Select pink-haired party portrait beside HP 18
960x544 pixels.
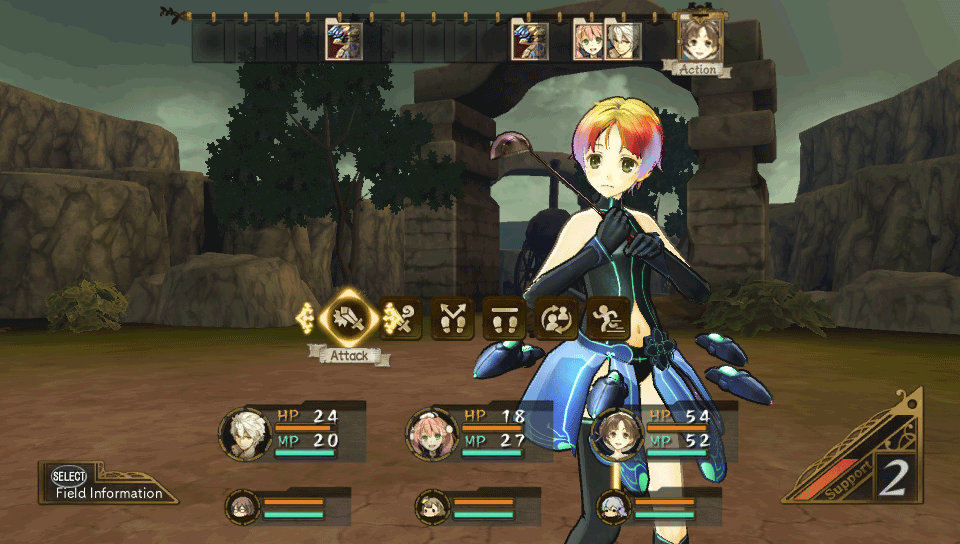431,434
